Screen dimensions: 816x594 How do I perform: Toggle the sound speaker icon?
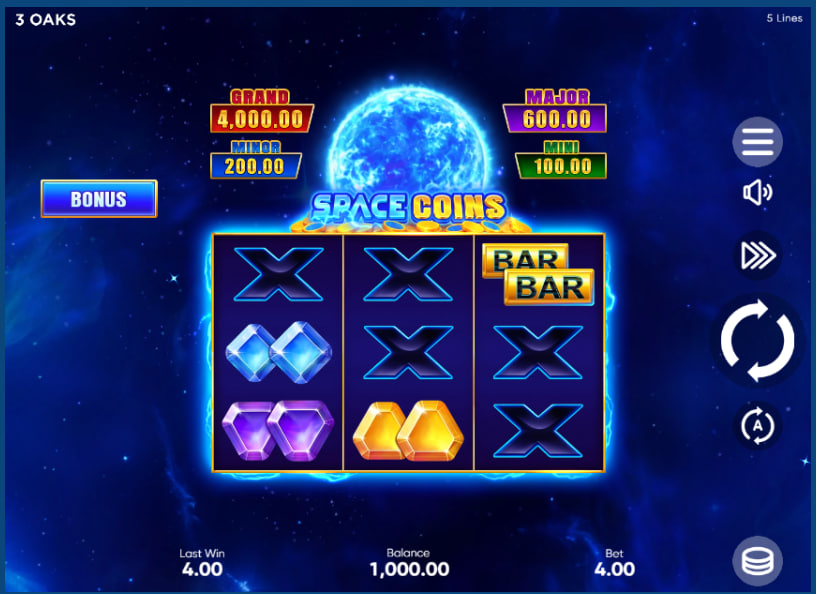pos(757,192)
